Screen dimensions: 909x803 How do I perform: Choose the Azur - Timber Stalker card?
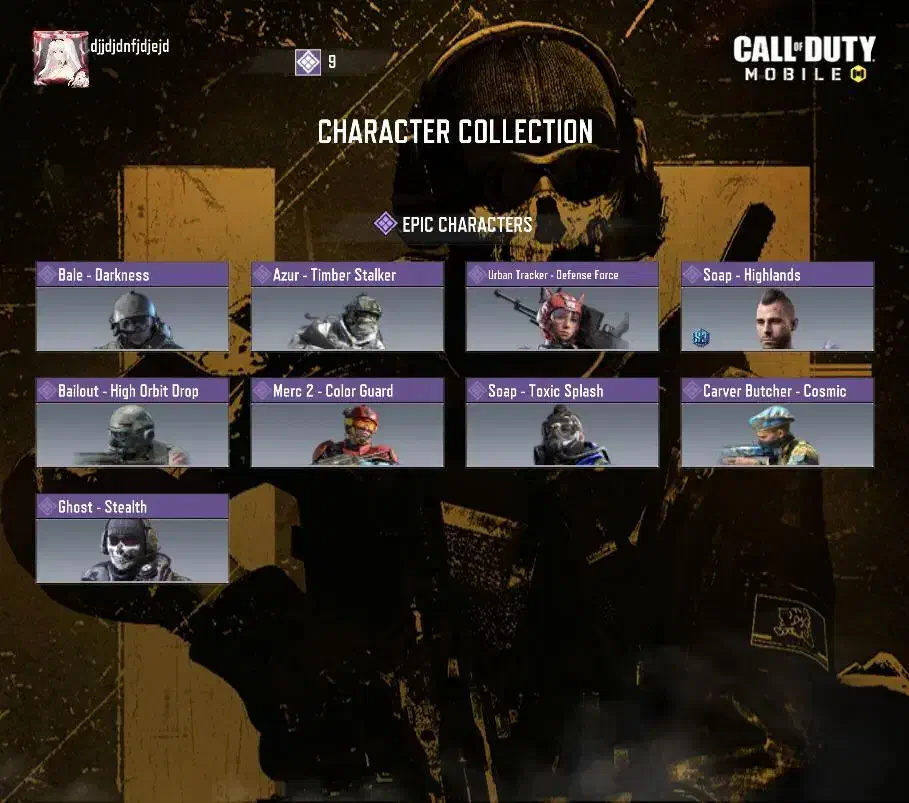click(x=347, y=307)
